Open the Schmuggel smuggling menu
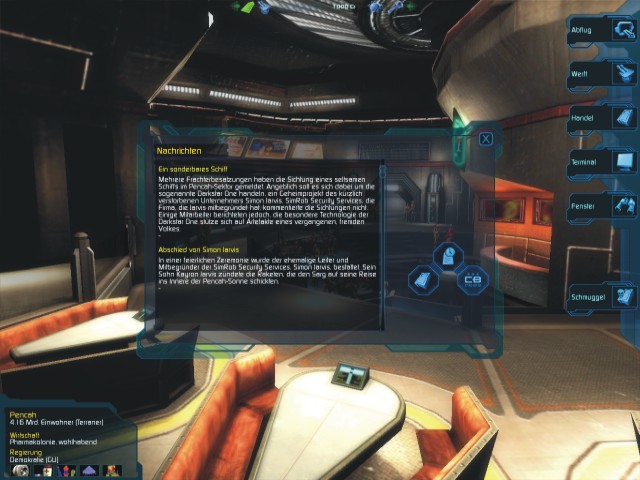 (x=603, y=297)
